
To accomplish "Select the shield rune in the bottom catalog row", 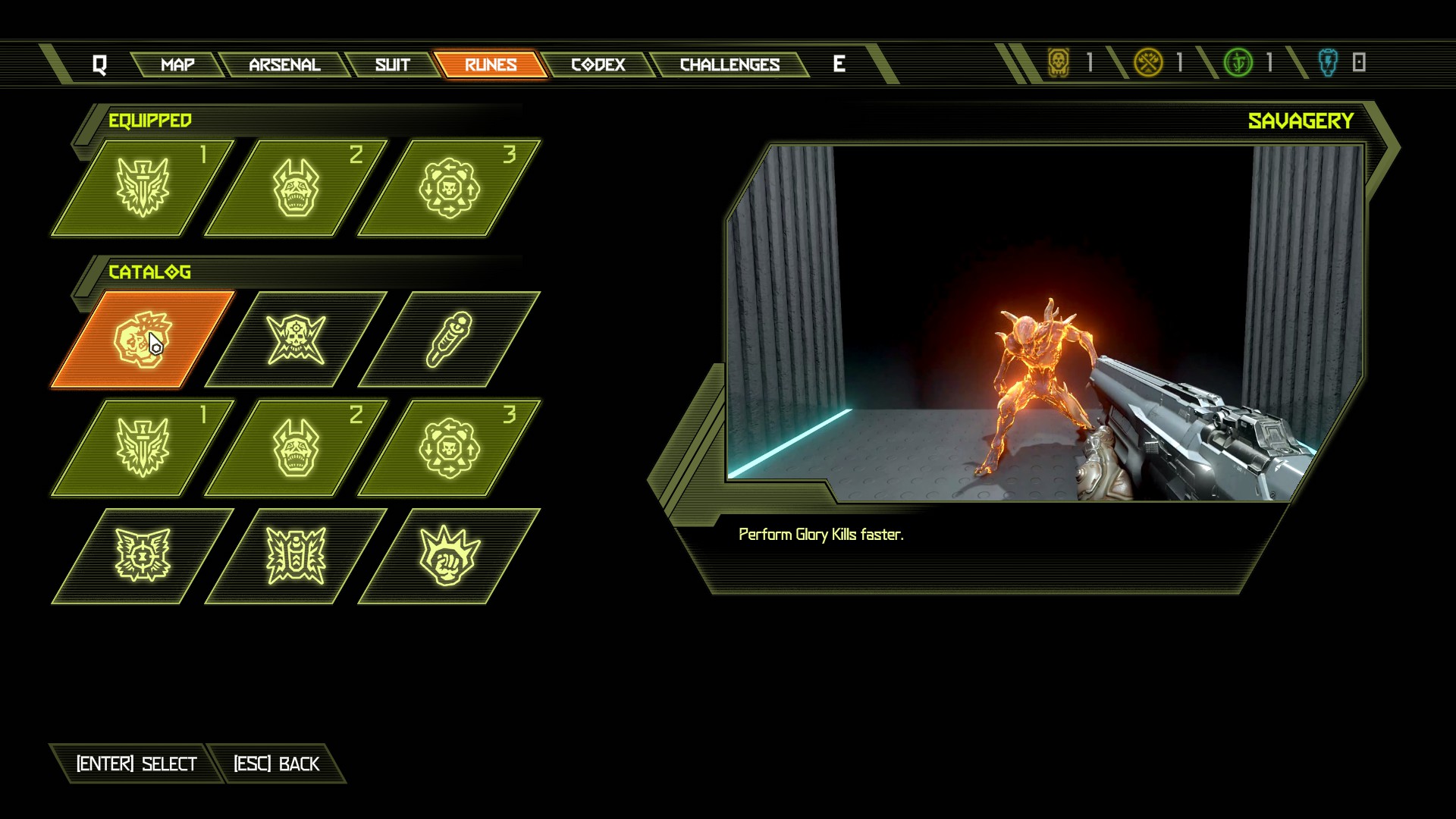I will (296, 555).
